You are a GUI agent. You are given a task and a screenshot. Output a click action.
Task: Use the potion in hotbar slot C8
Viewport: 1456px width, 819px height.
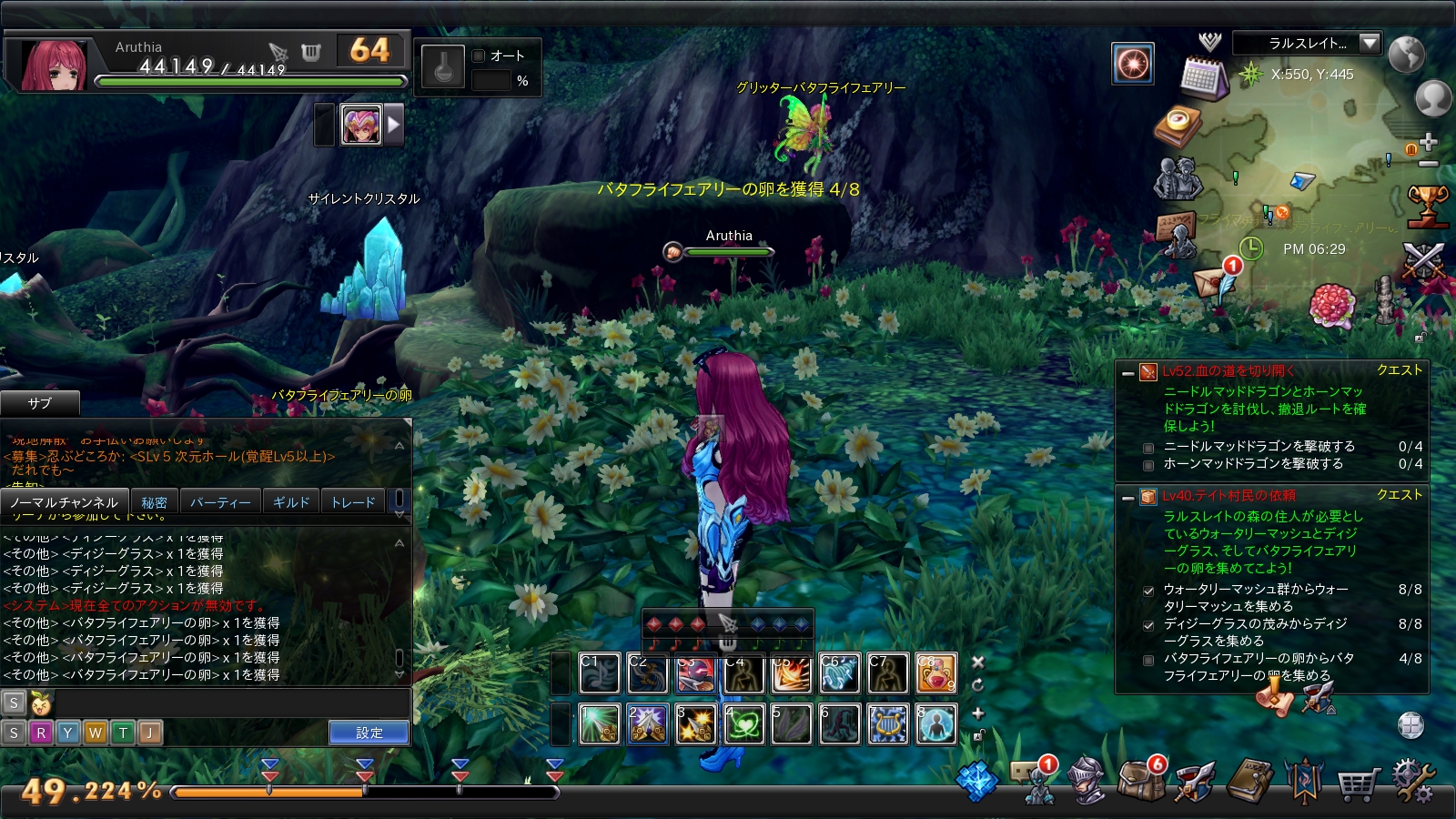tap(935, 674)
